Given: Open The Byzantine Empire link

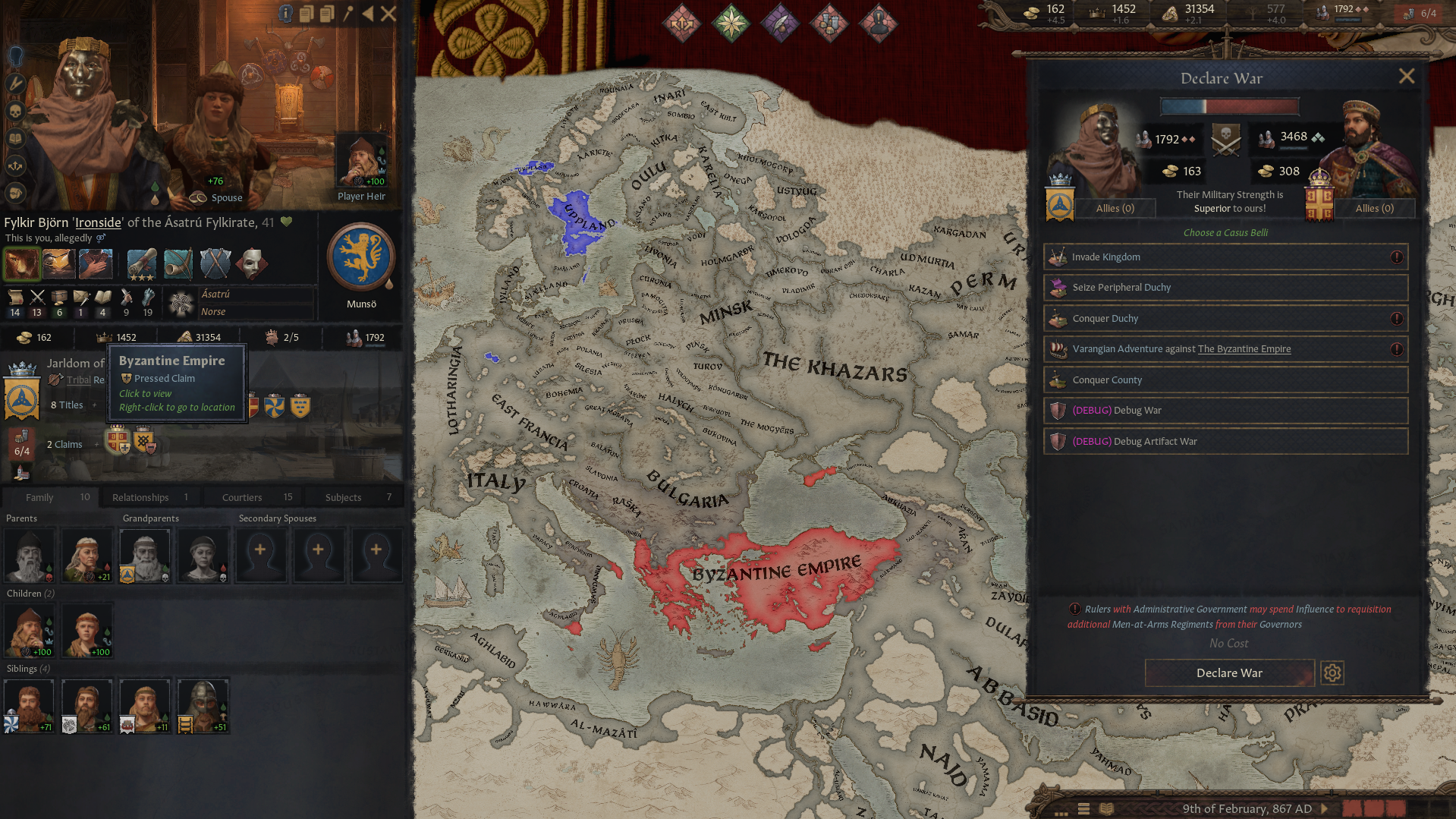Looking at the screenshot, I should 1244,348.
